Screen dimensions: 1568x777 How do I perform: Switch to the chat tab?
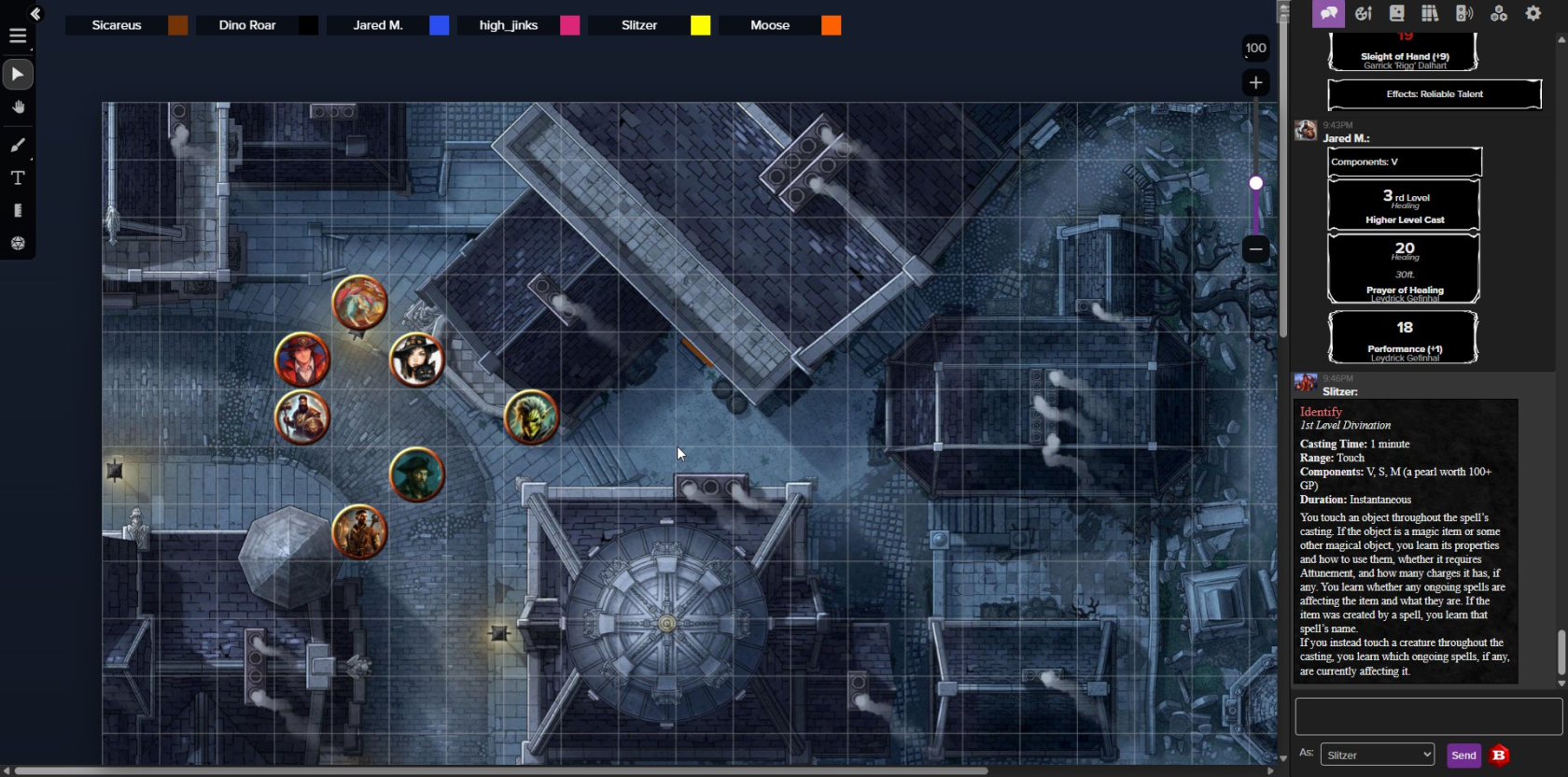(x=1328, y=13)
